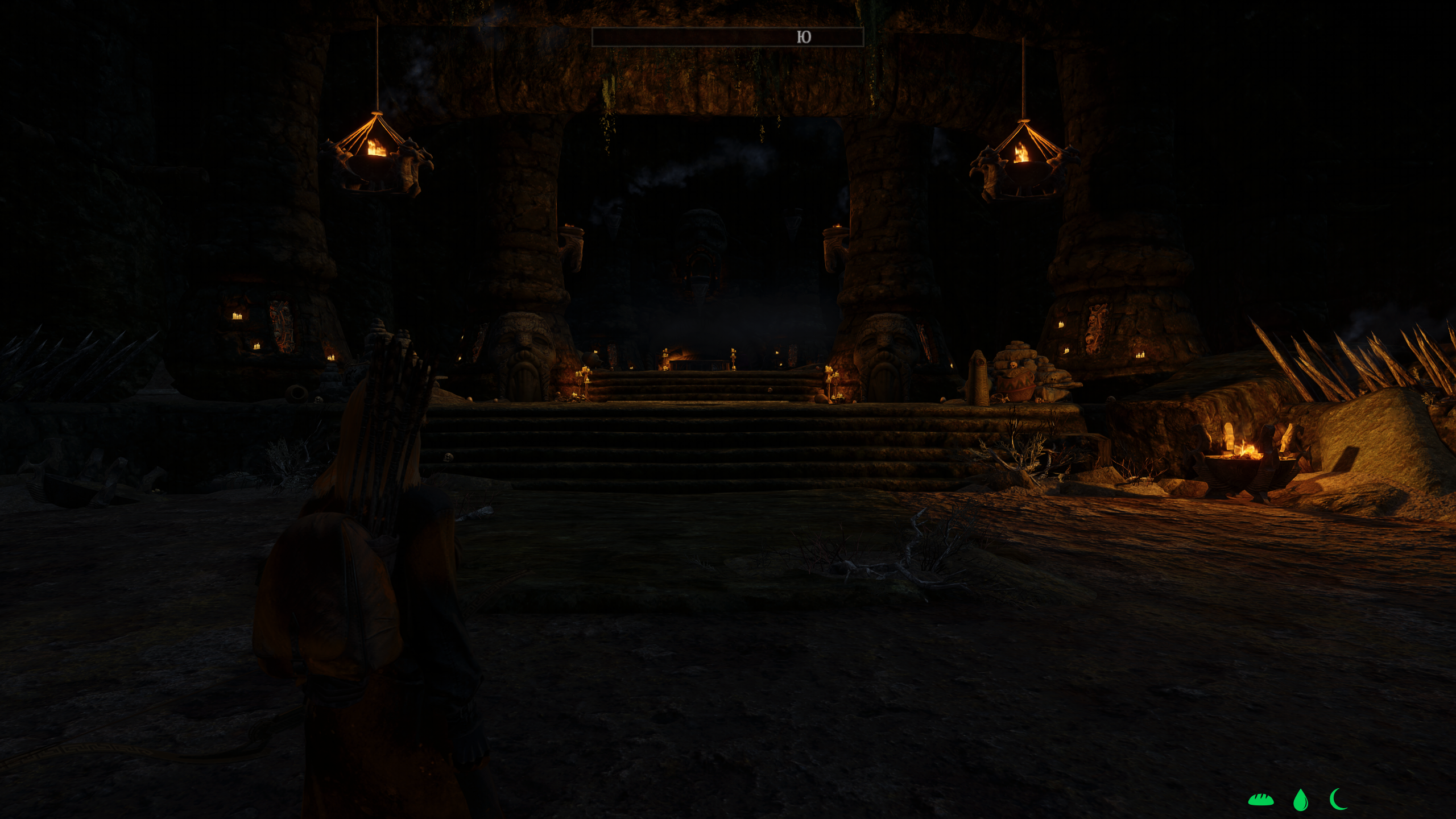Click the green water drop thirst icon
The height and width of the screenshot is (819, 1456).
tap(1300, 800)
